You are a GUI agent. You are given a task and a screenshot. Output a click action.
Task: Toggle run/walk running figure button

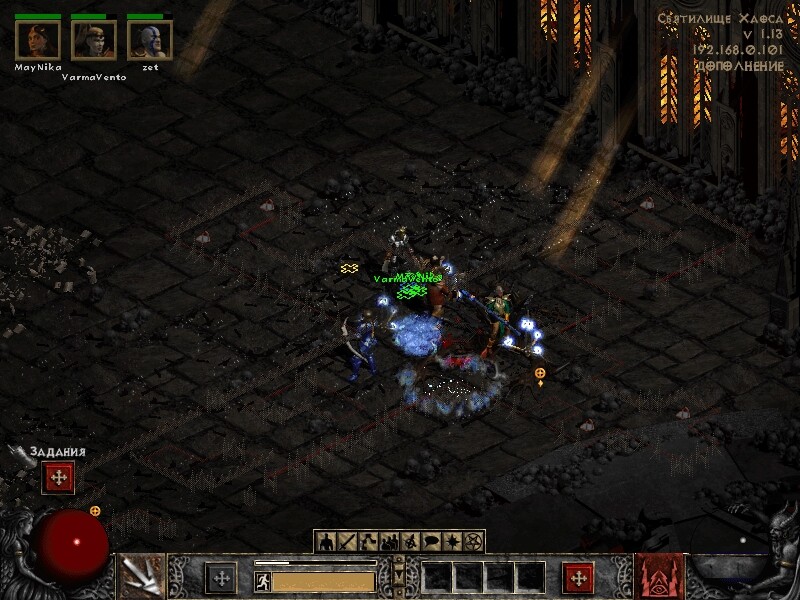pyautogui.click(x=263, y=581)
